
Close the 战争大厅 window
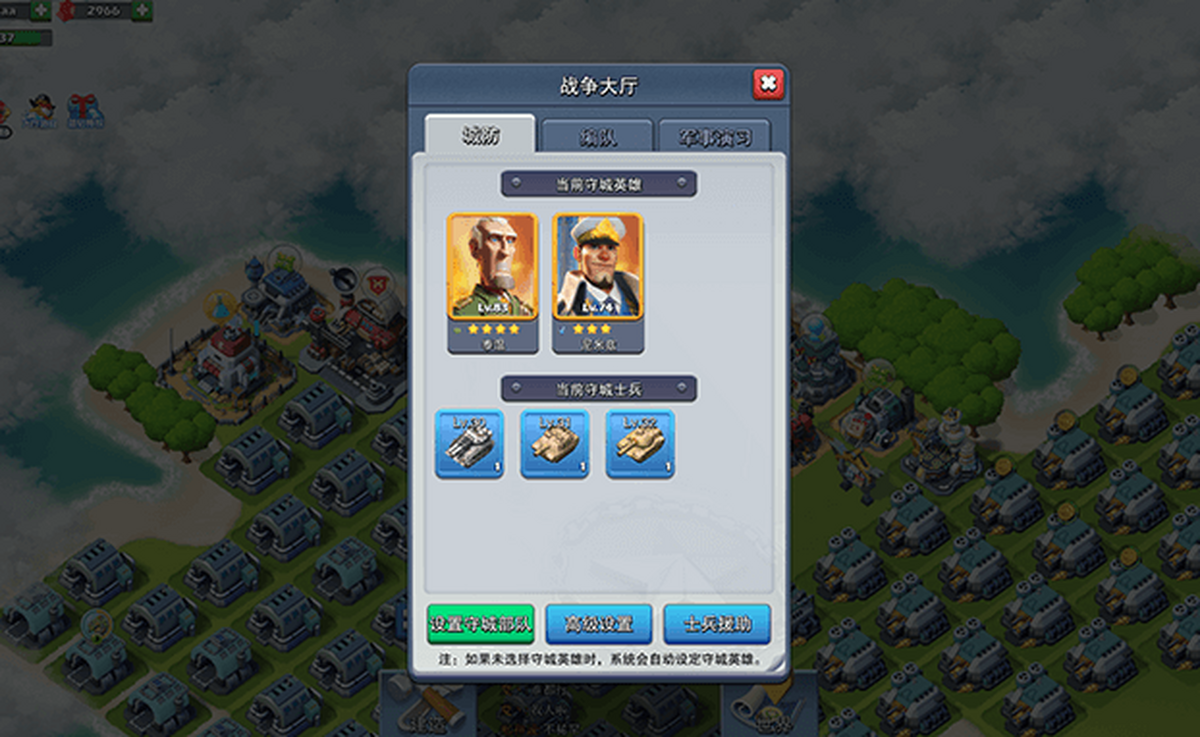click(767, 84)
